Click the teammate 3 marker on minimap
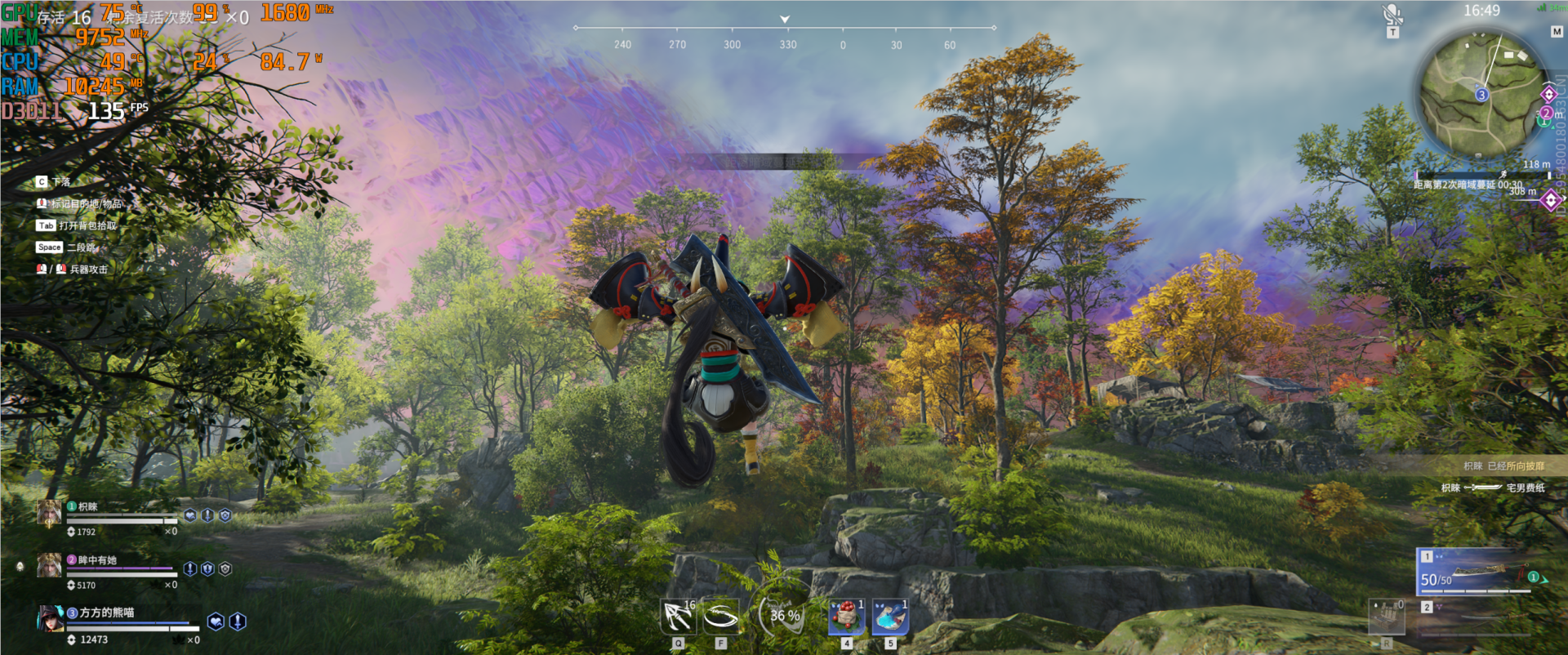Image resolution: width=1568 pixels, height=655 pixels. [1481, 95]
